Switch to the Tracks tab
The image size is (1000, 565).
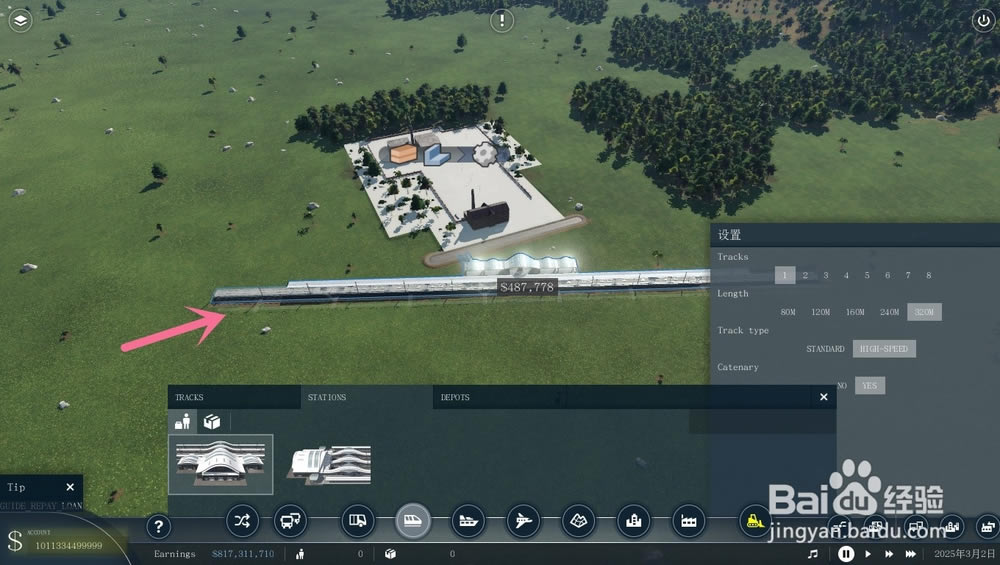(x=190, y=397)
